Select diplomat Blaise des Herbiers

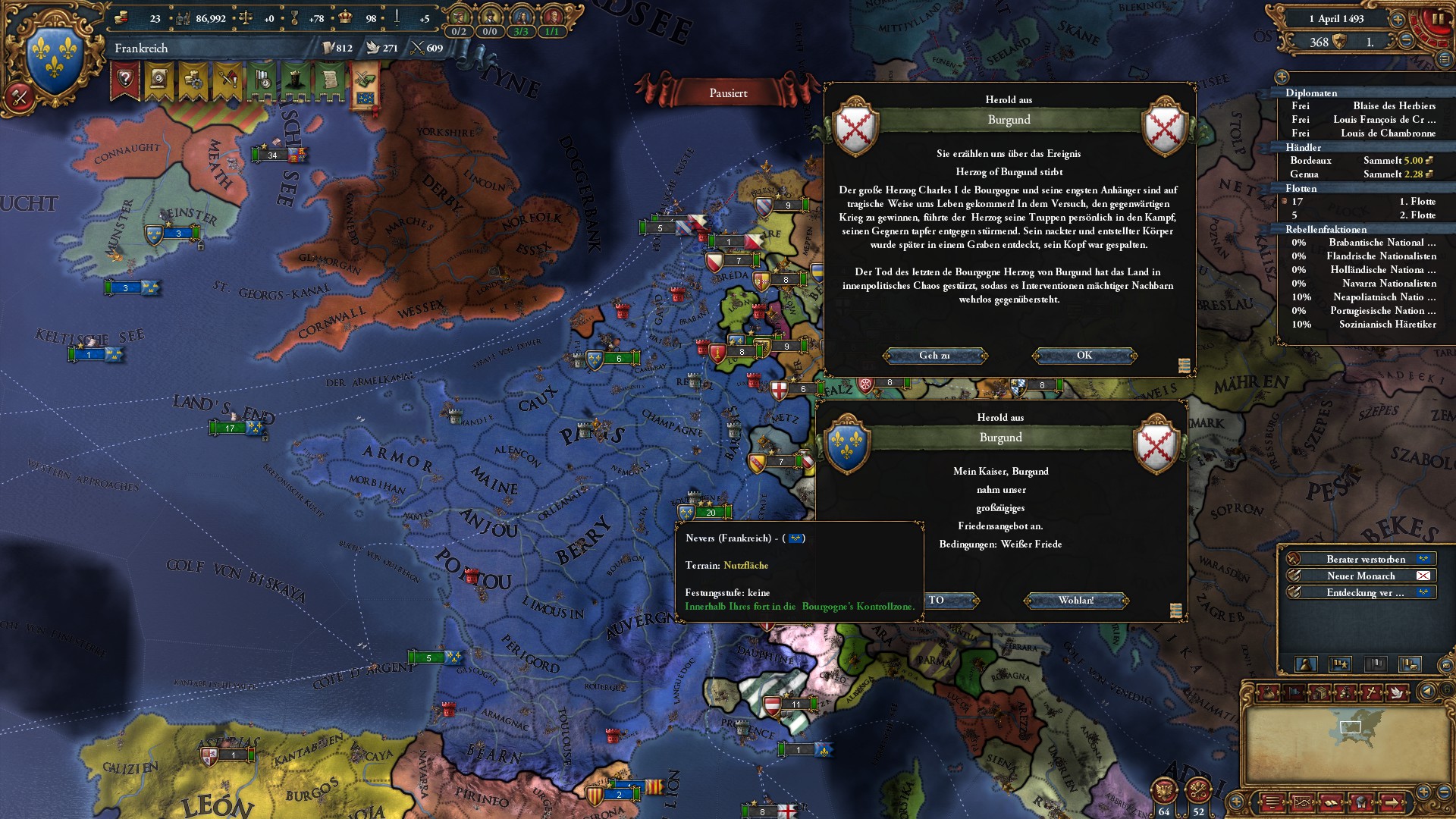(1394, 106)
